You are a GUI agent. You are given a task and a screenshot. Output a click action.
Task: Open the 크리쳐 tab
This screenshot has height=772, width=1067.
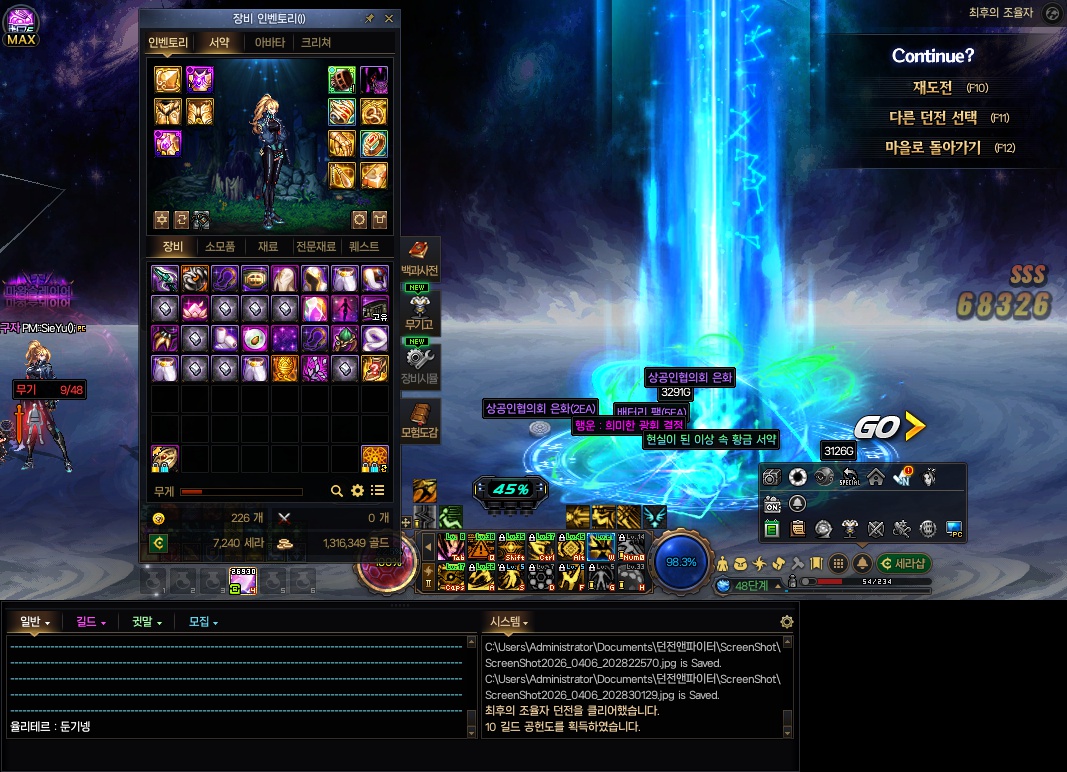[316, 43]
